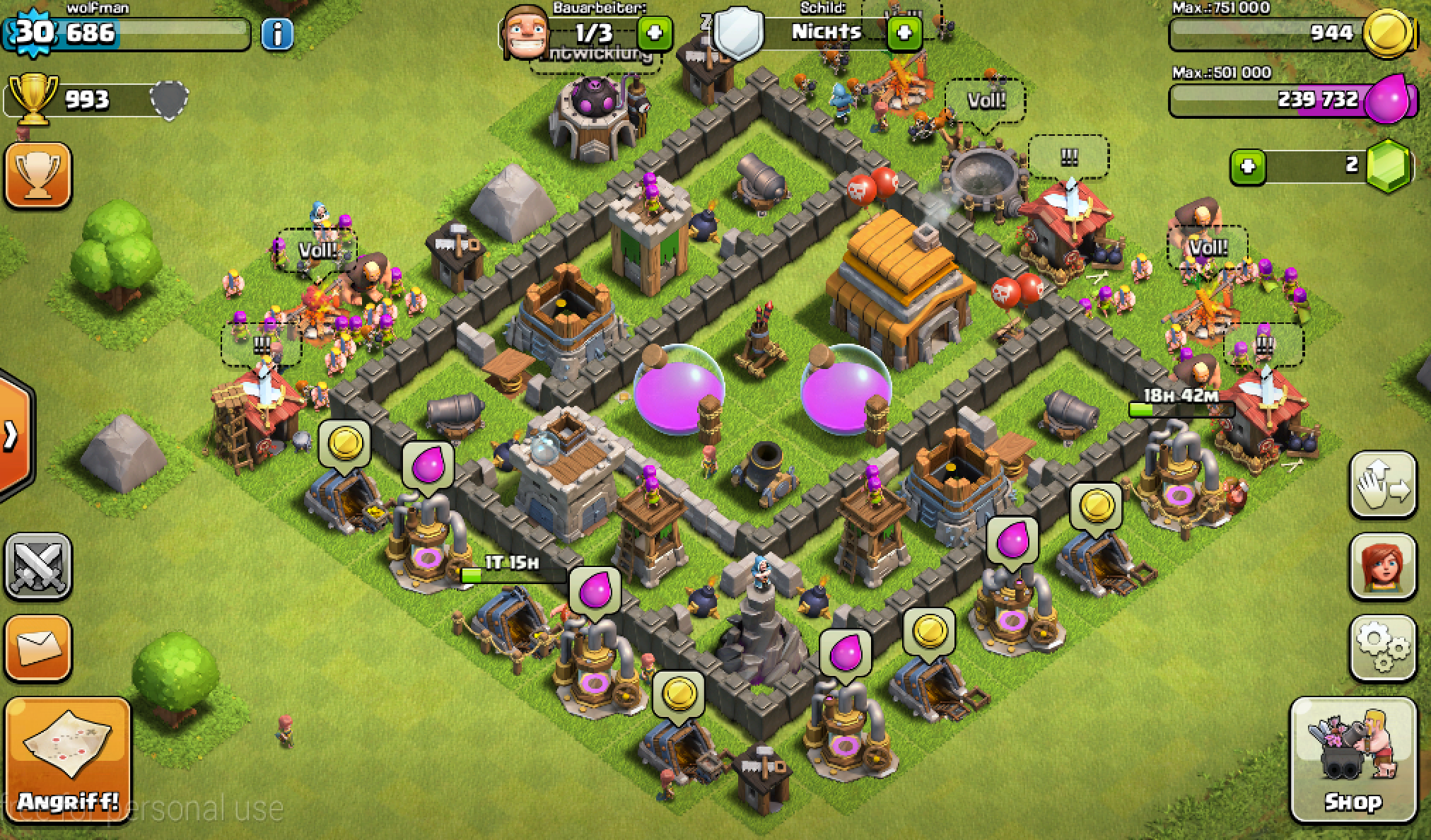Screen dimensions: 1431x840
Task: Open the crossed swords battle log
Action: 38,566
